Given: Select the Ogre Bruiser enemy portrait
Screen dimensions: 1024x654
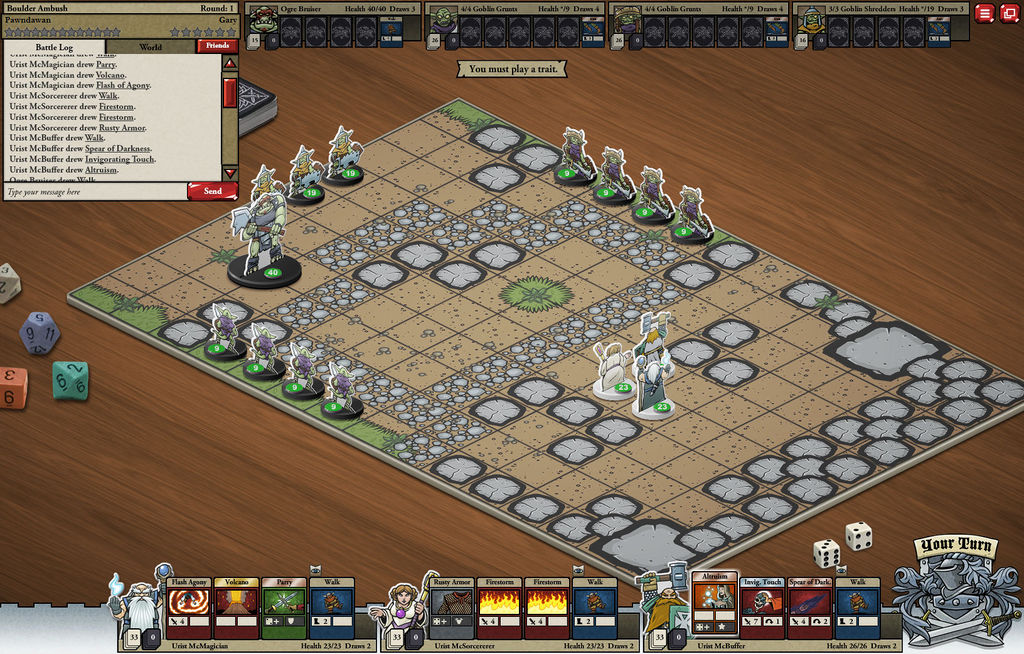Looking at the screenshot, I should pyautogui.click(x=263, y=20).
